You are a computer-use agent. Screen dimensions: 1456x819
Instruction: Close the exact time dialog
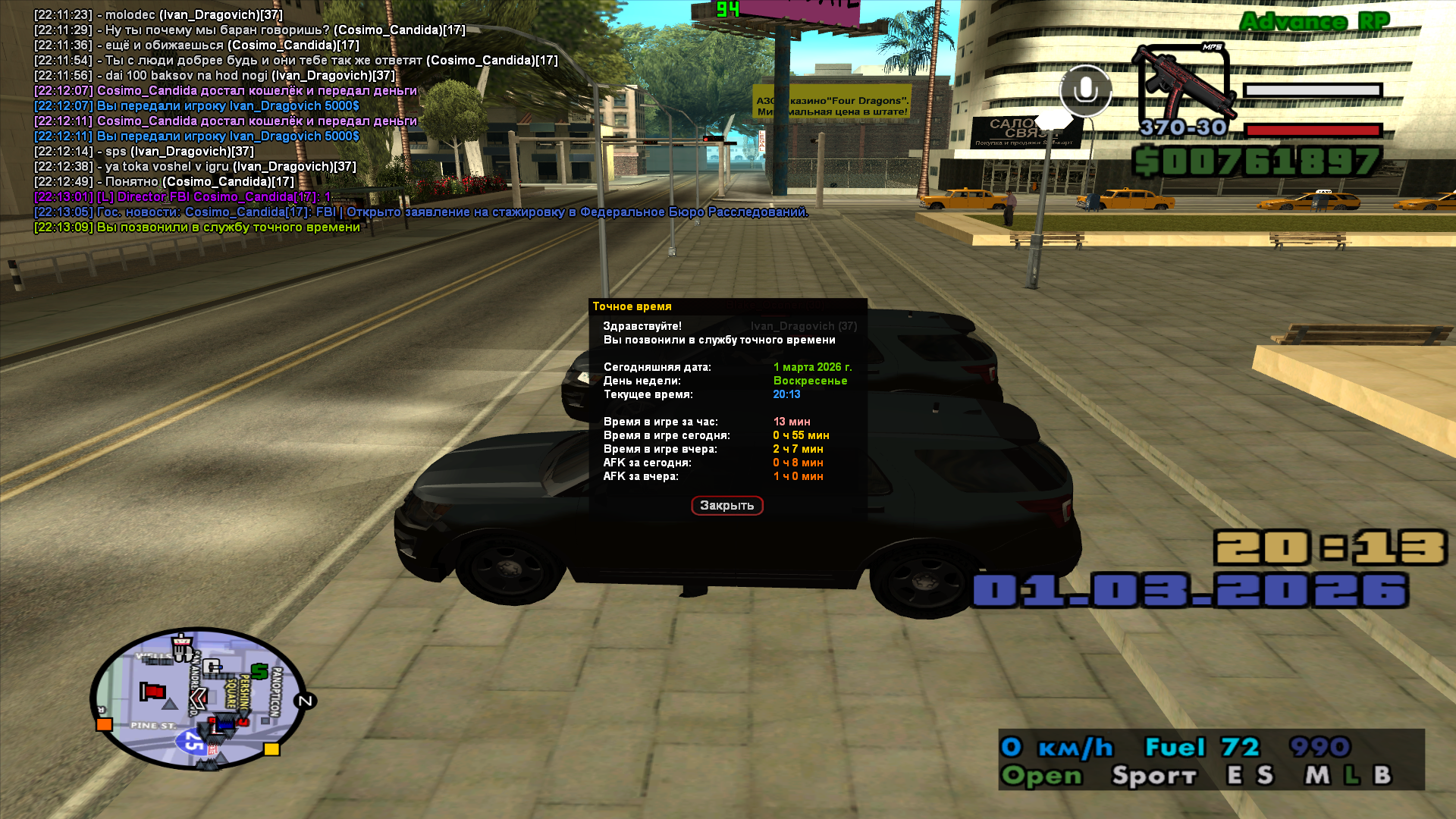pos(726,506)
